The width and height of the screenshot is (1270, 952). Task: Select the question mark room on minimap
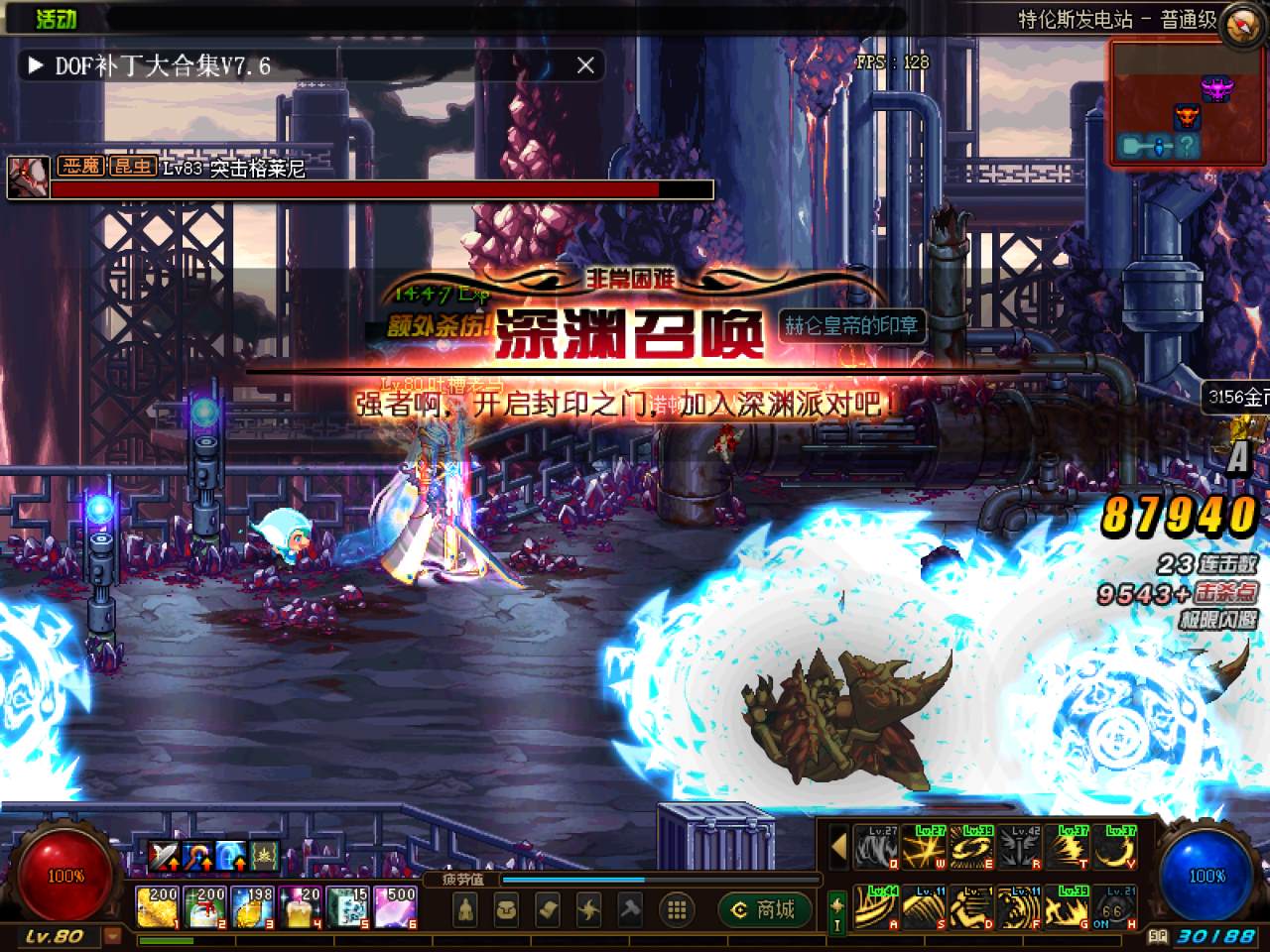coord(1187,147)
